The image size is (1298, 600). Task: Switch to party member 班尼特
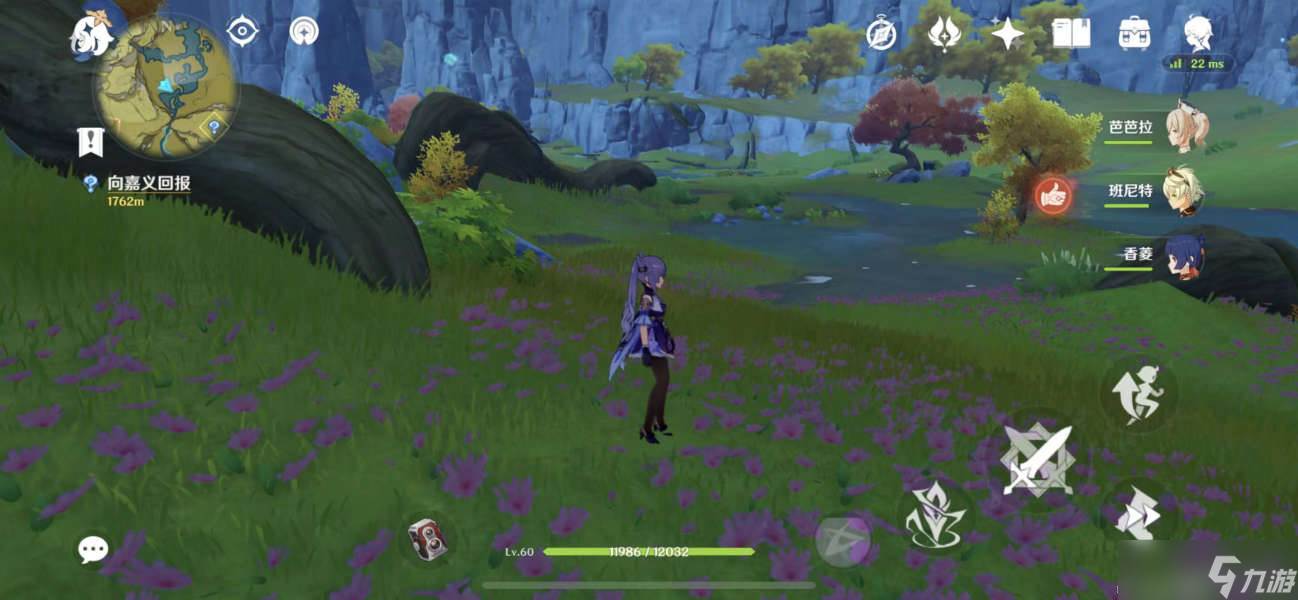click(1185, 191)
